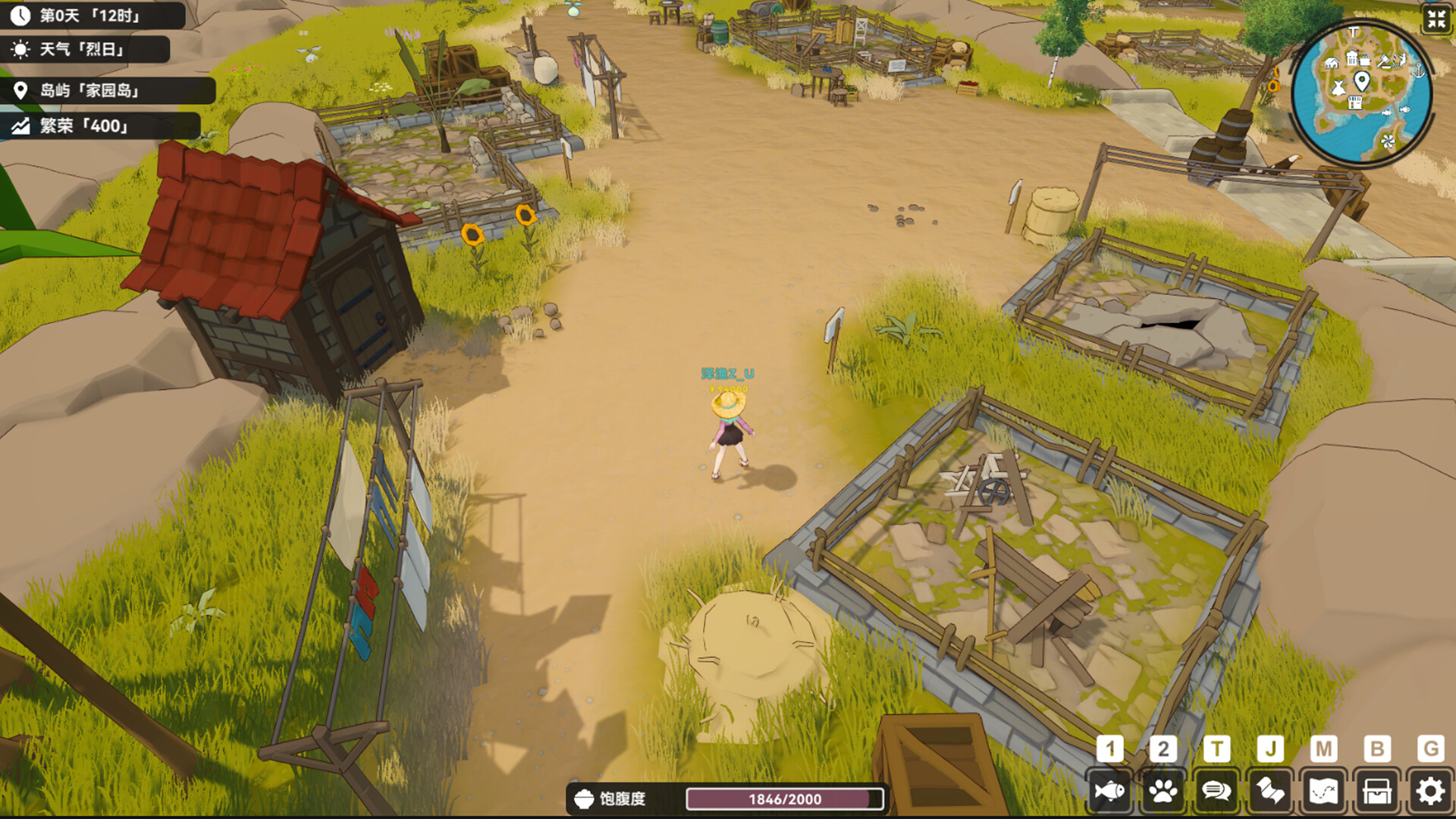Click the anchor dock marker on minimap
The width and height of the screenshot is (1456, 819).
(x=1417, y=71)
